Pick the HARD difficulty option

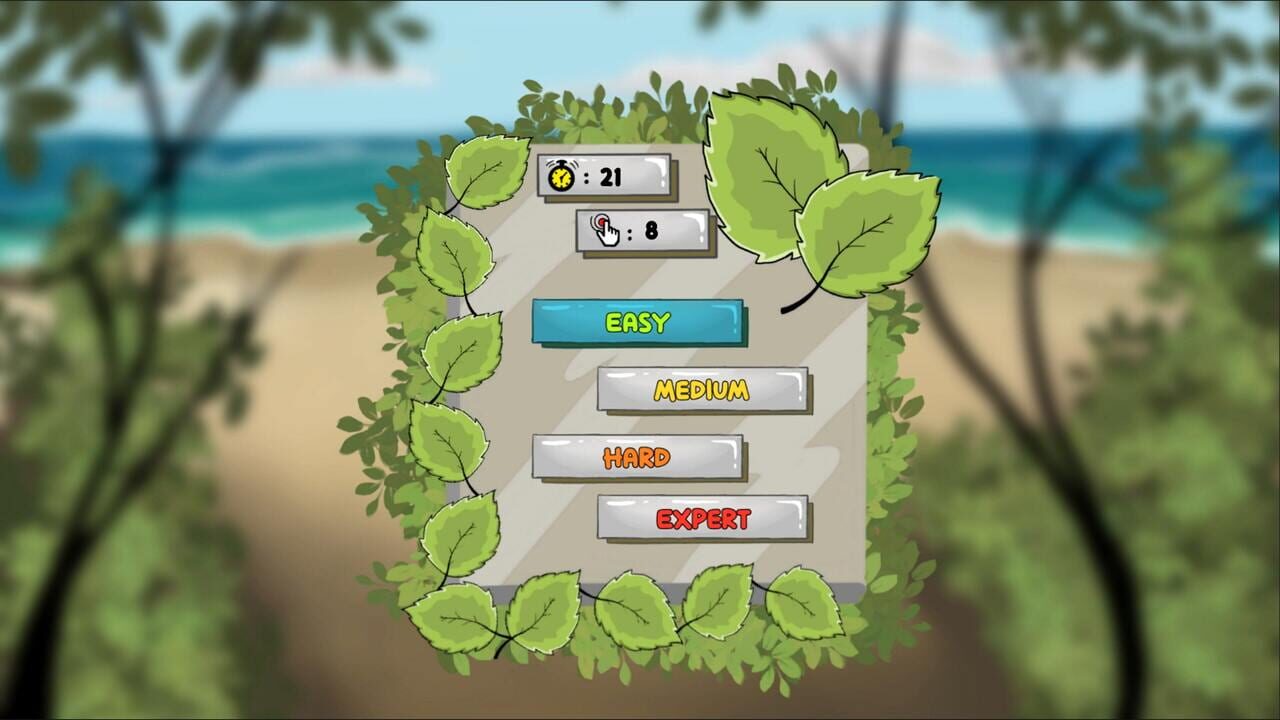click(640, 455)
